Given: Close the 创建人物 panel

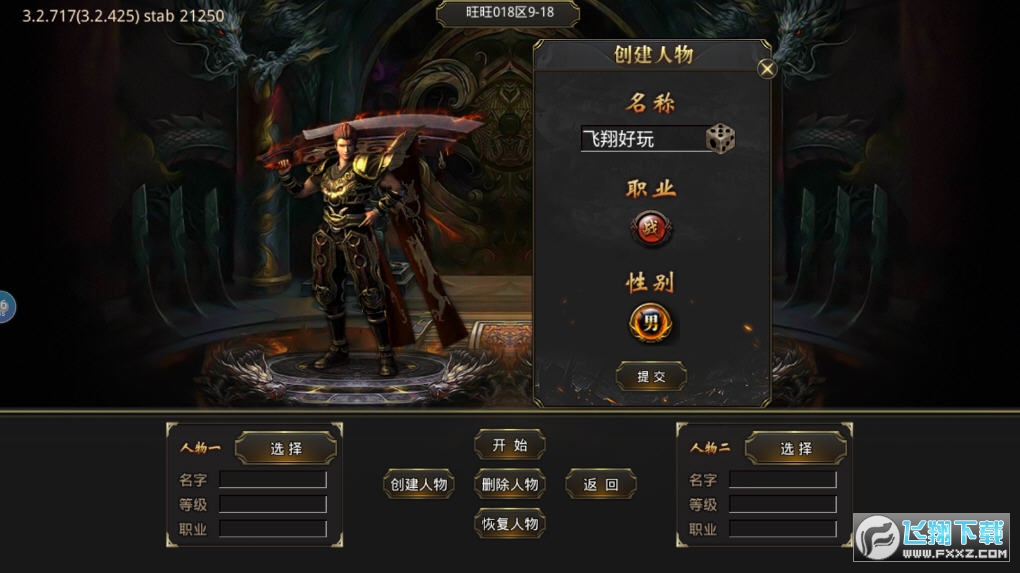Looking at the screenshot, I should (x=767, y=69).
